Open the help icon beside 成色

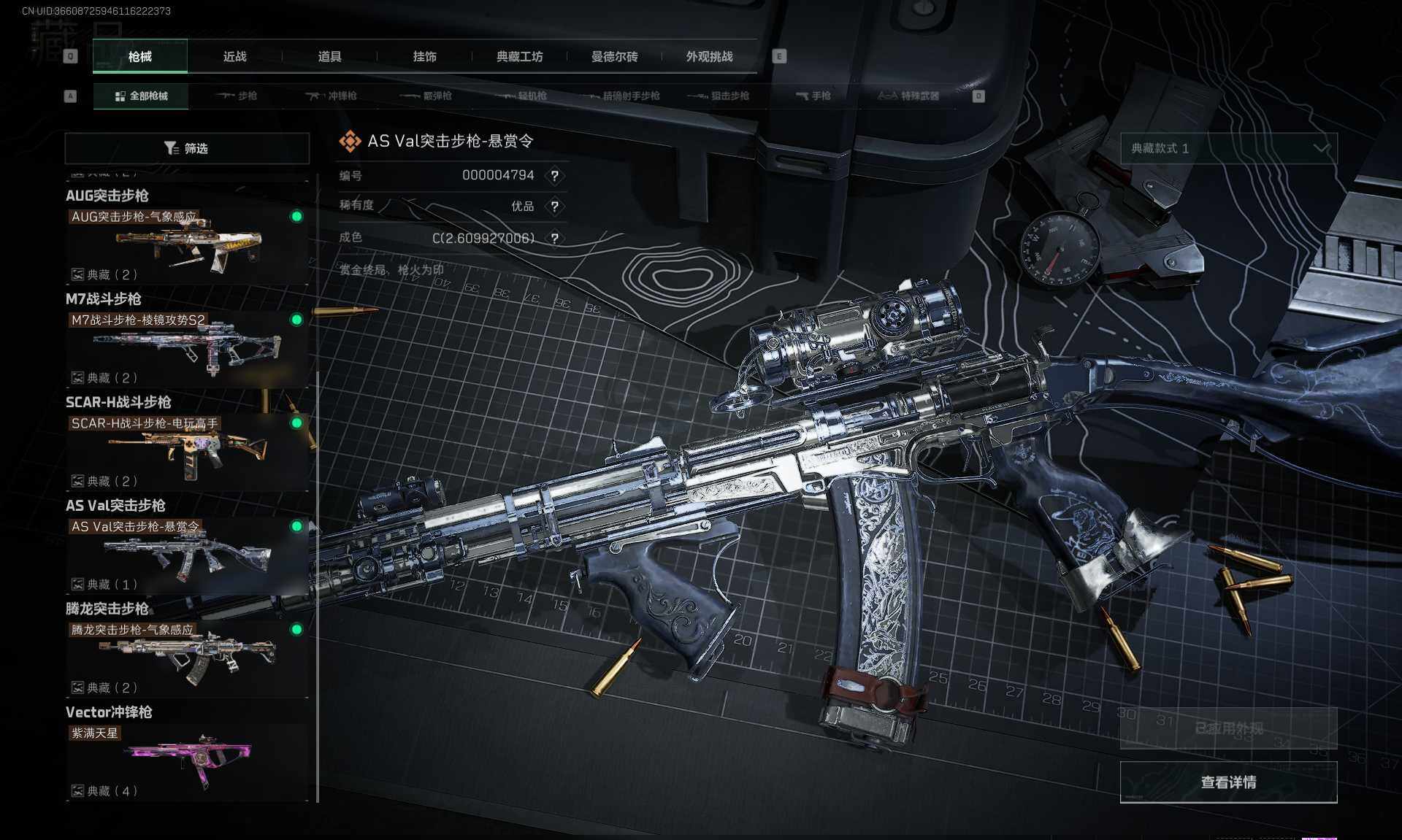tap(555, 239)
